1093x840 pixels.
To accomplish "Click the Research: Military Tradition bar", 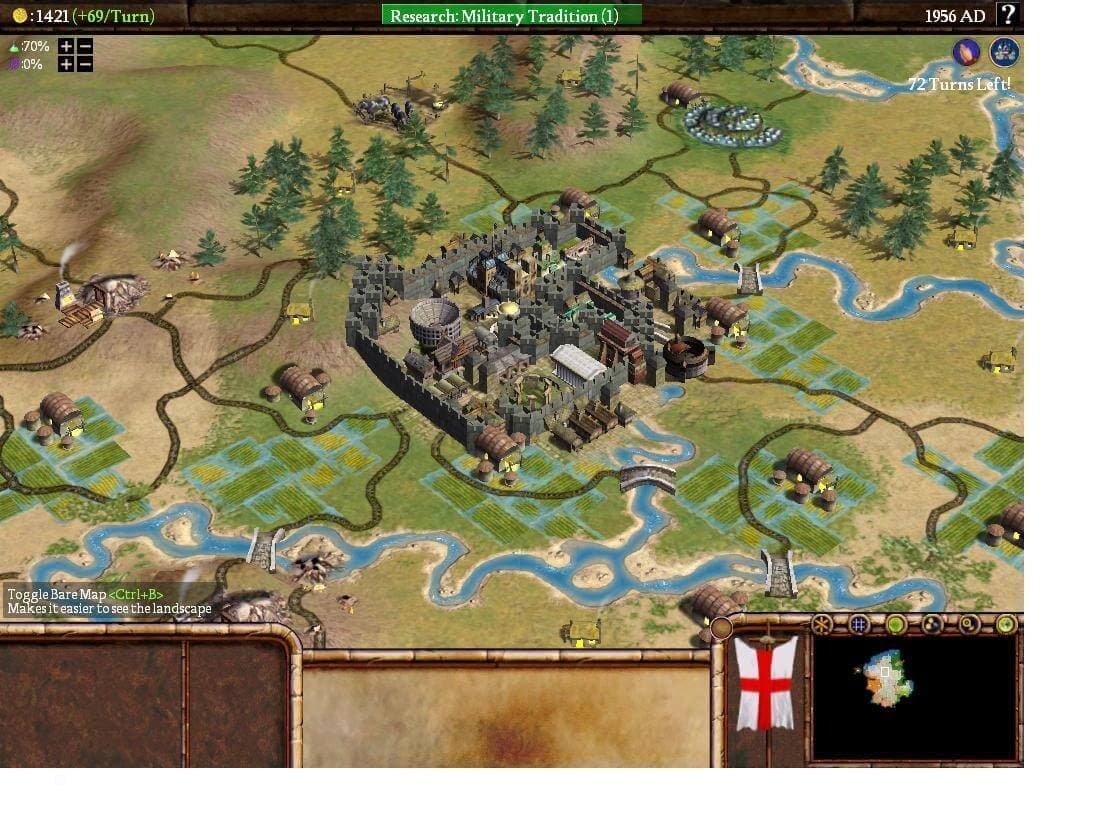I will (511, 15).
